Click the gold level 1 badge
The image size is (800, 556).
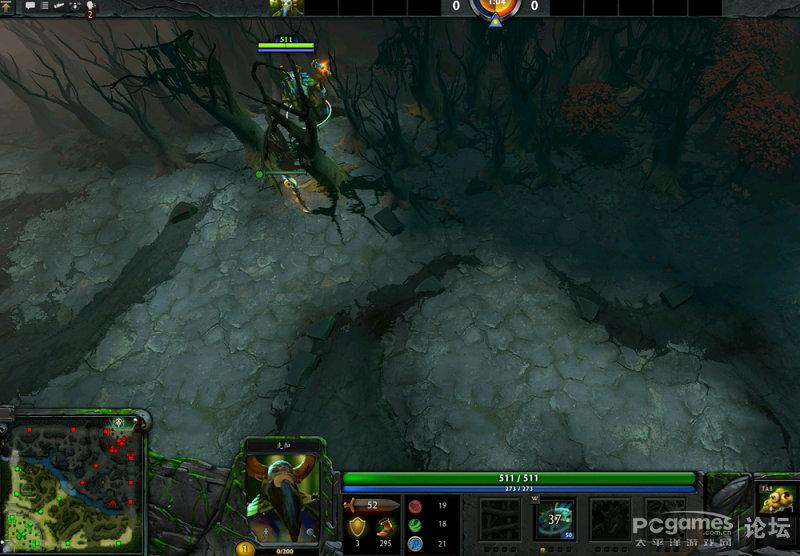[242, 548]
